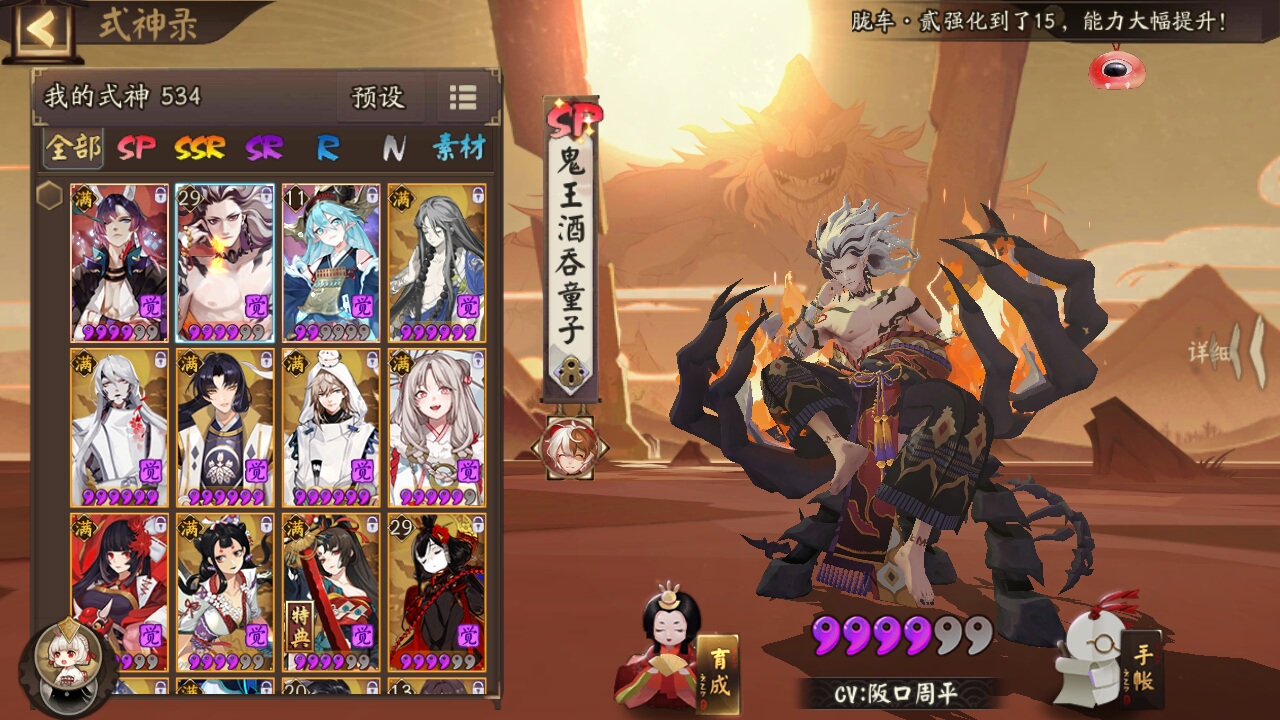
Task: Switch to the 全部 all tab
Action: pyautogui.click(x=74, y=149)
